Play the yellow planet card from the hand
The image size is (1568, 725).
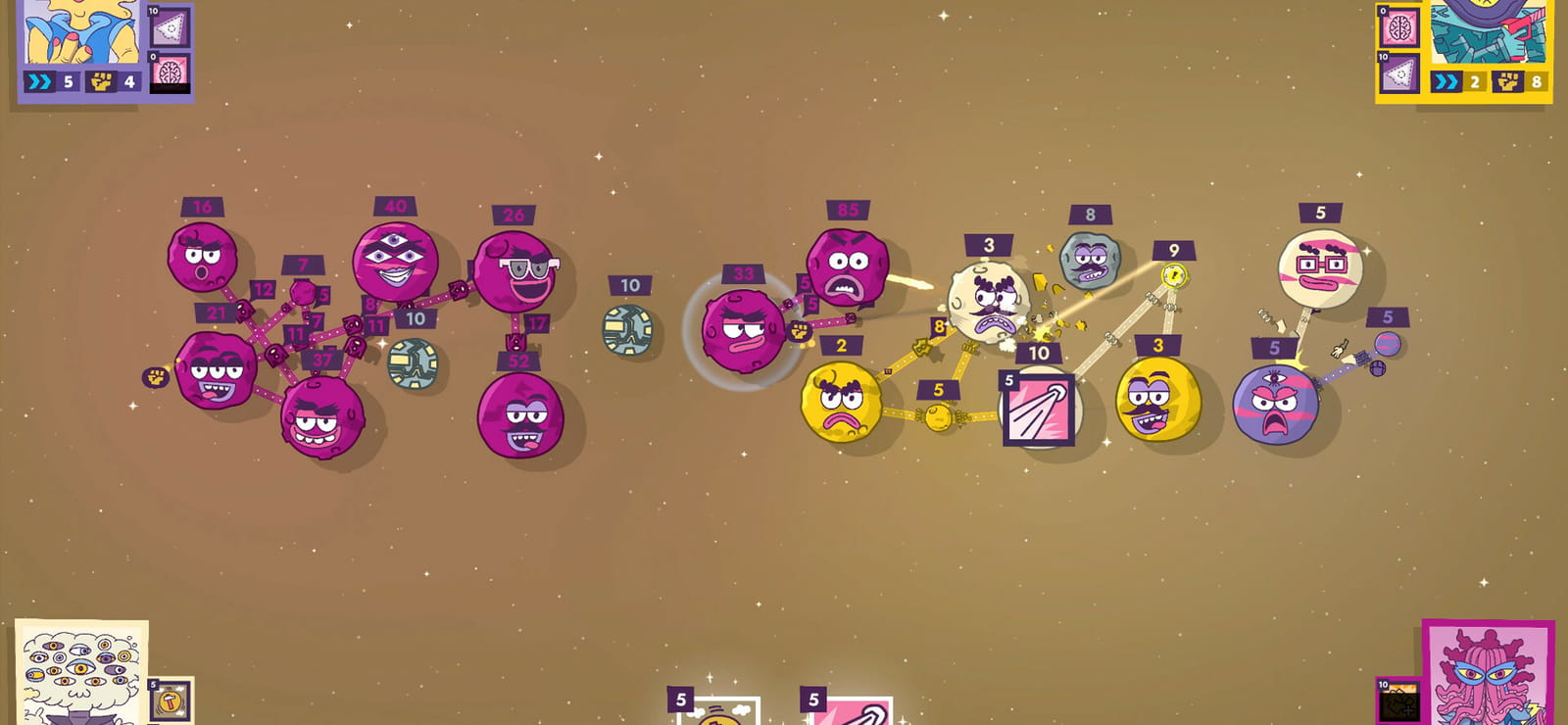[x=718, y=713]
